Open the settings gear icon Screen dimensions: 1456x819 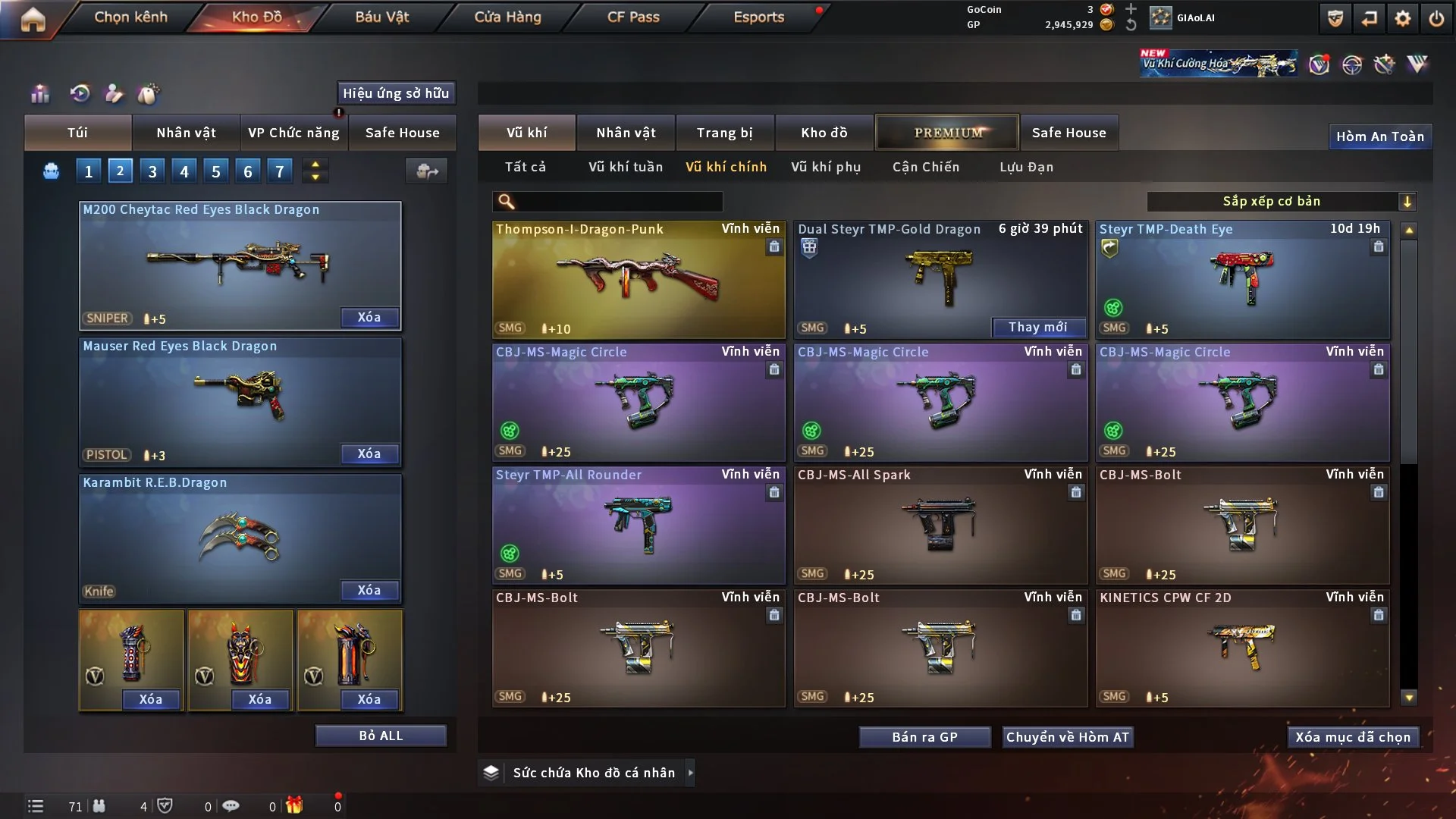1403,19
